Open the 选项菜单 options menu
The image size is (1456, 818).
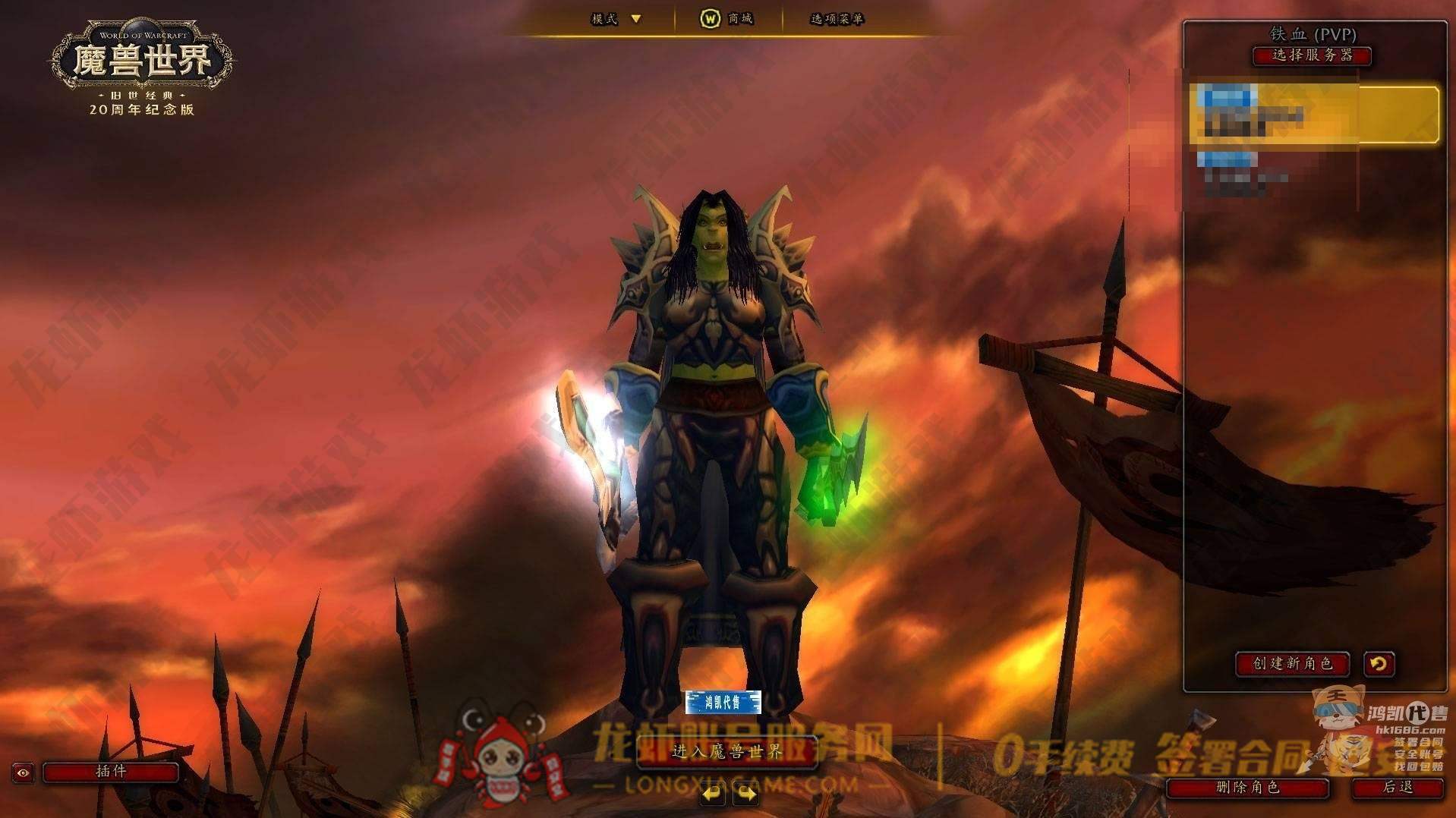click(x=837, y=19)
